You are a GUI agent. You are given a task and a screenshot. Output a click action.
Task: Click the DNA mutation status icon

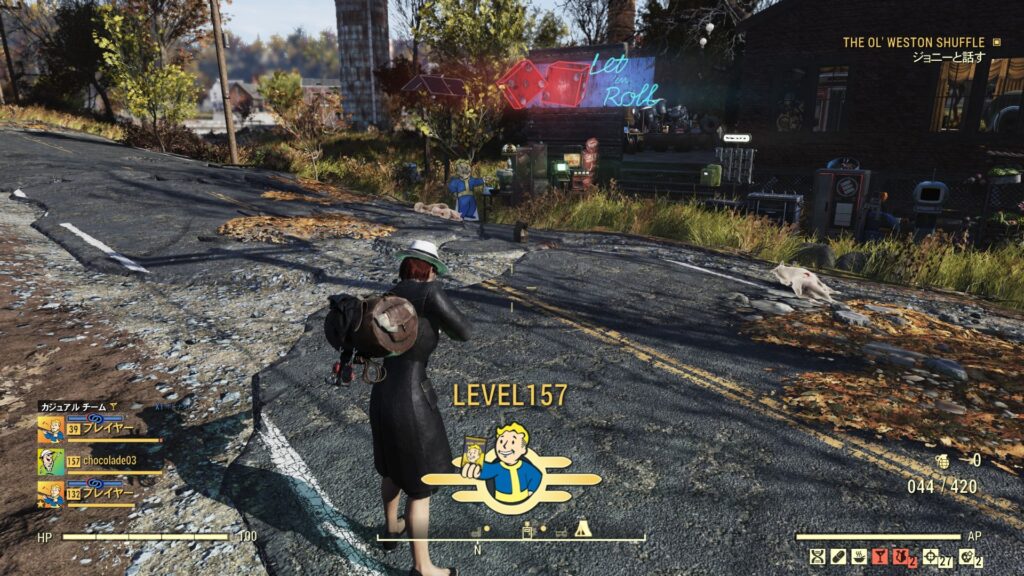pos(817,556)
